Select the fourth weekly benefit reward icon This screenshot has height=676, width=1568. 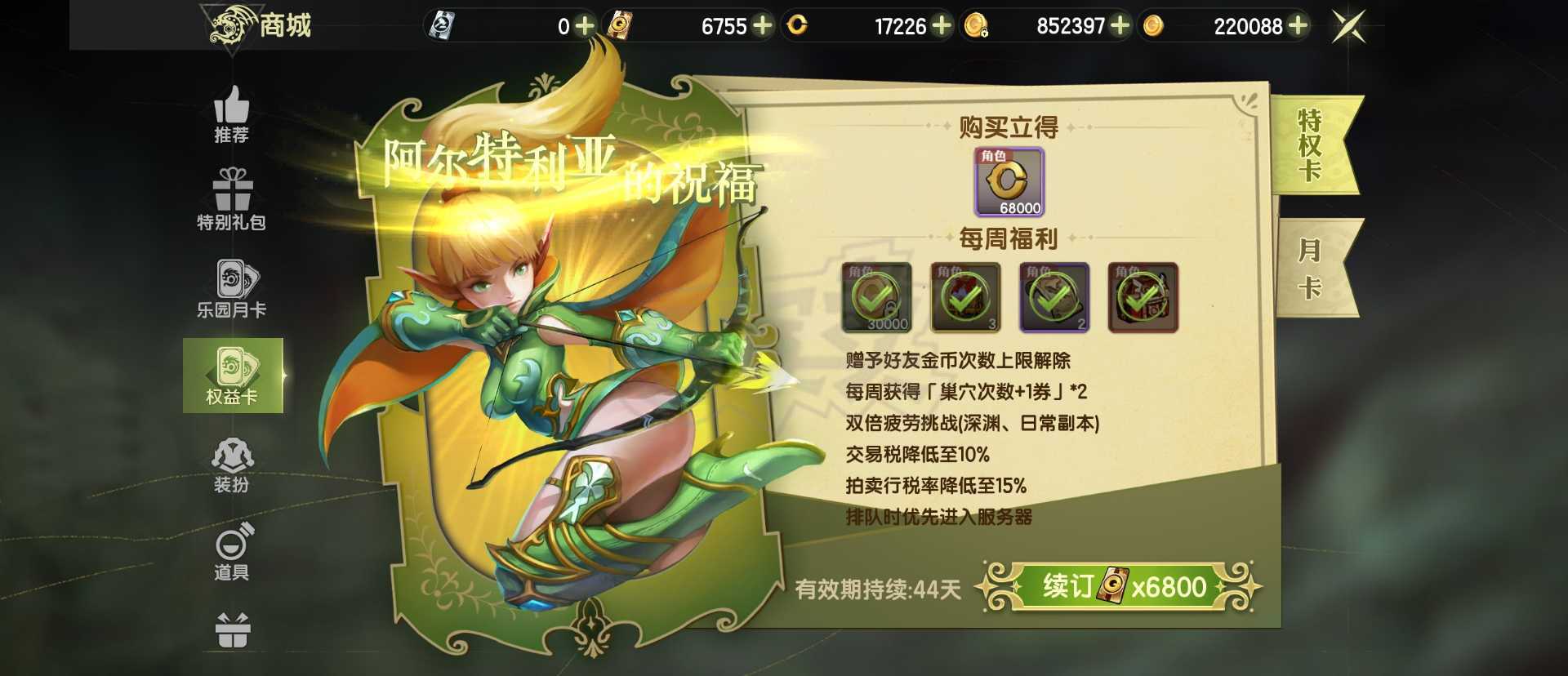point(1146,298)
